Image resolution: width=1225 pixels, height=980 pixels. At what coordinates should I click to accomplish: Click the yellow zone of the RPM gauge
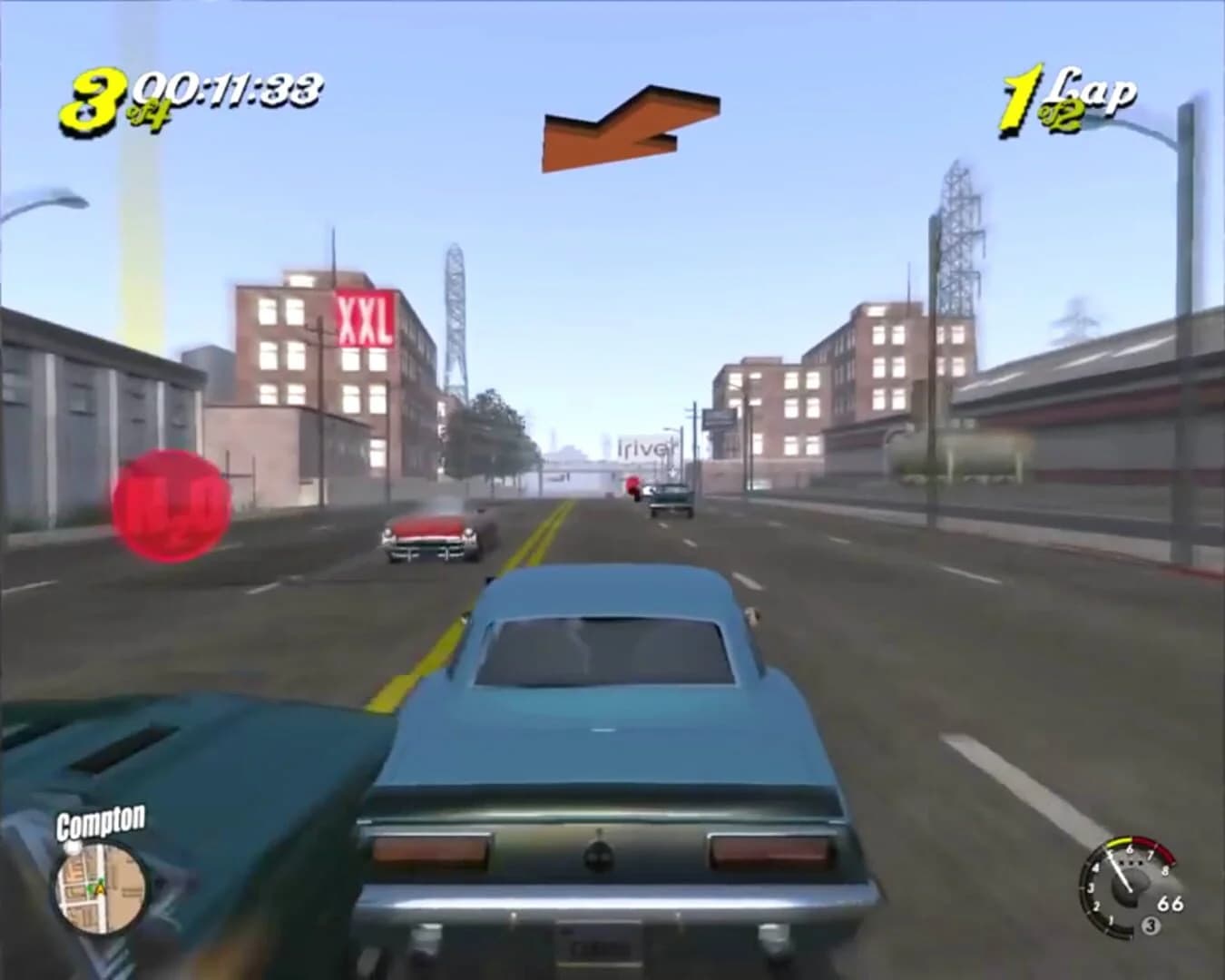click(x=1117, y=842)
